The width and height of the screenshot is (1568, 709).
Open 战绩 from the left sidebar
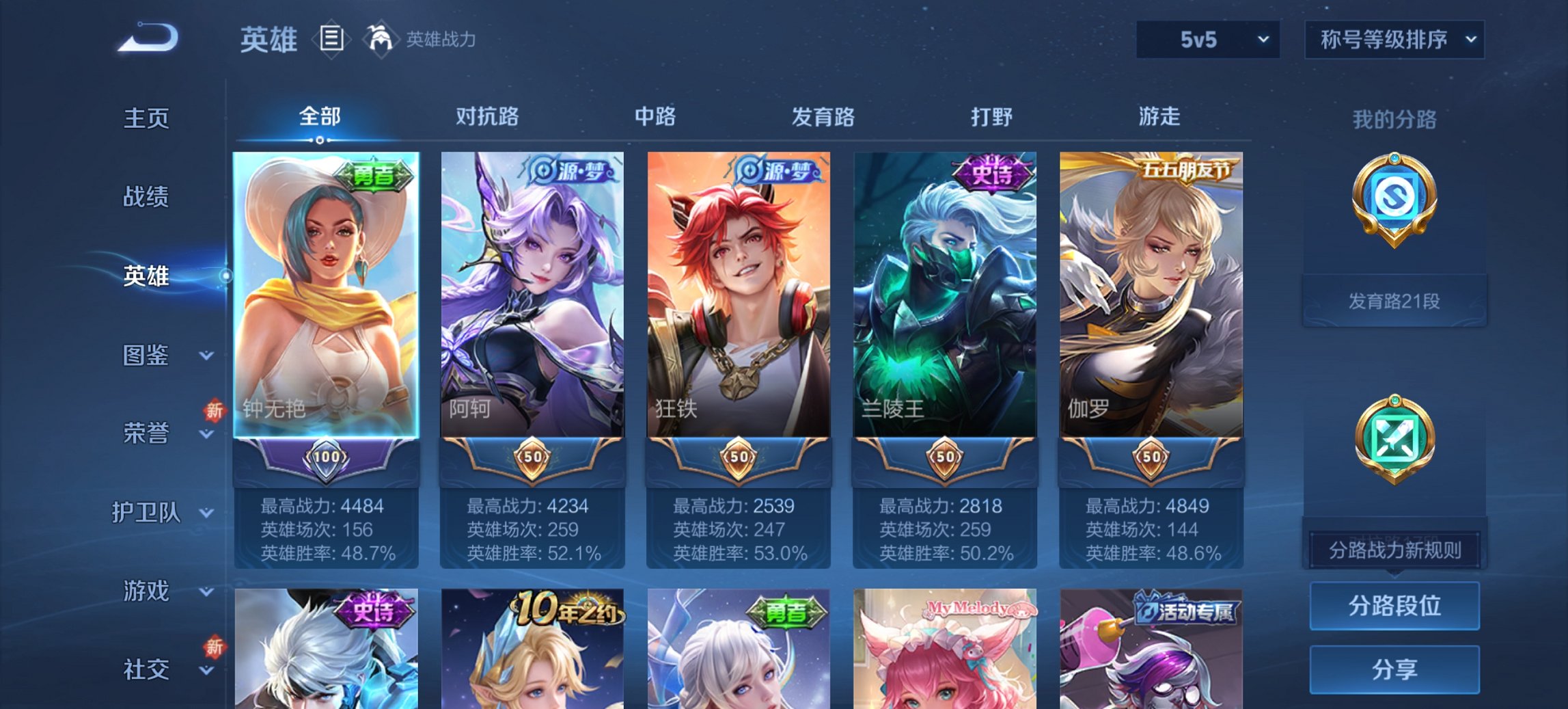pyautogui.click(x=146, y=197)
